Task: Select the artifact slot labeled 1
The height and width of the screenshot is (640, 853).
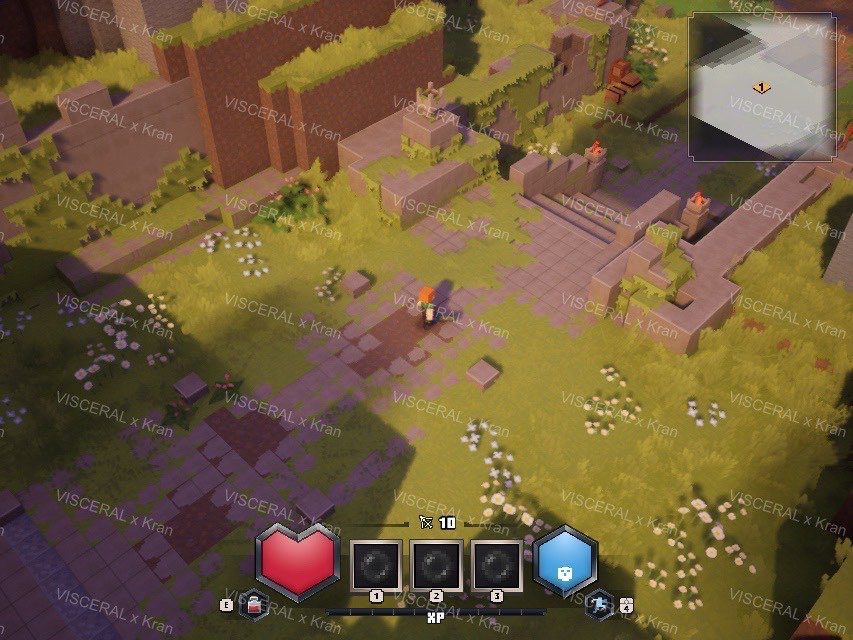Action: pos(377,565)
